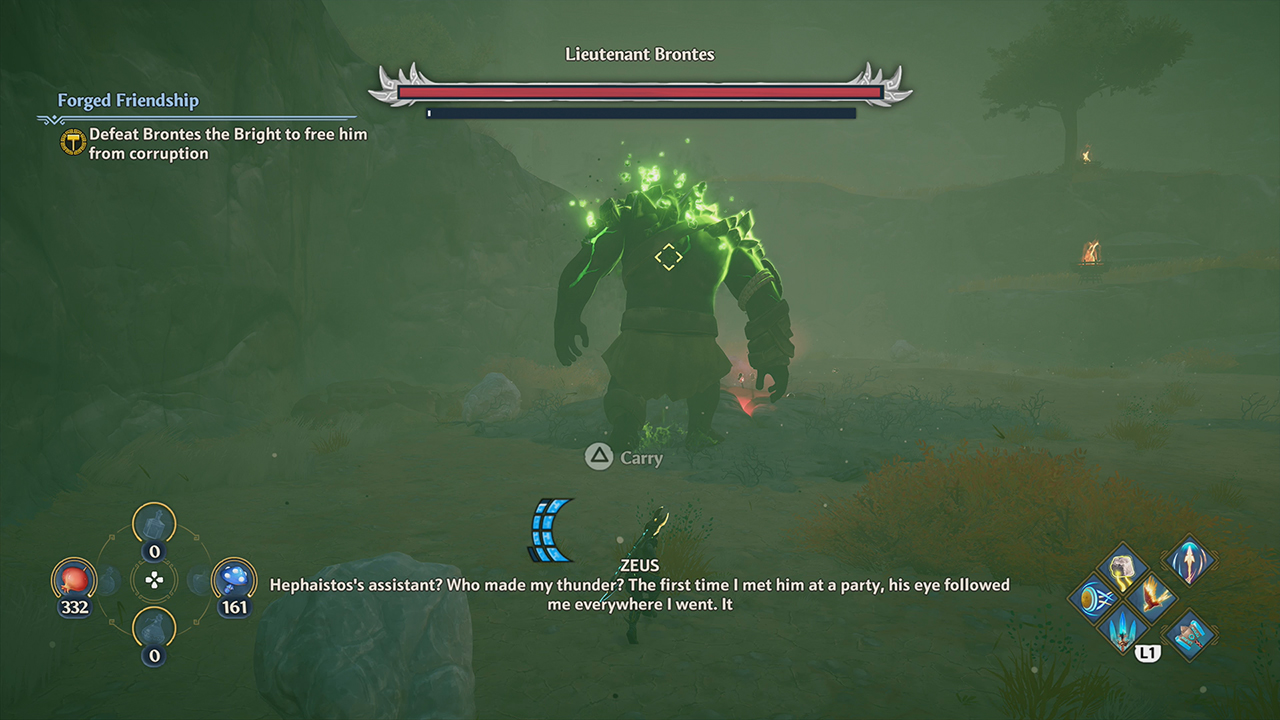This screenshot has height=720, width=1280.
Task: Activate the Hephaistos's Hammer ability icon
Action: [x=1191, y=633]
